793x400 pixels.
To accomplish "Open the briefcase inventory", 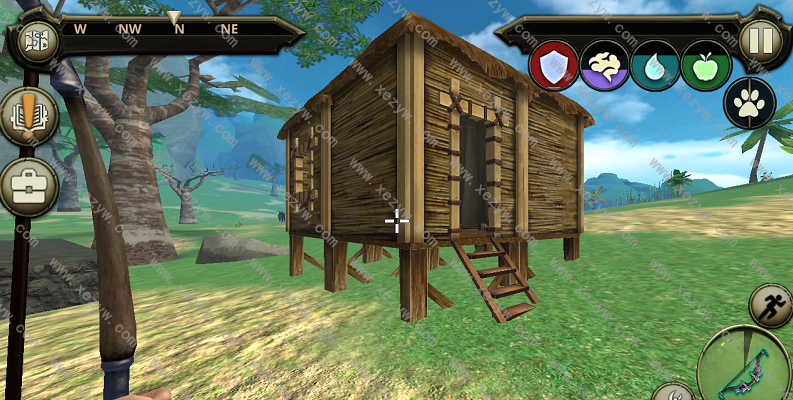I will pyautogui.click(x=28, y=186).
